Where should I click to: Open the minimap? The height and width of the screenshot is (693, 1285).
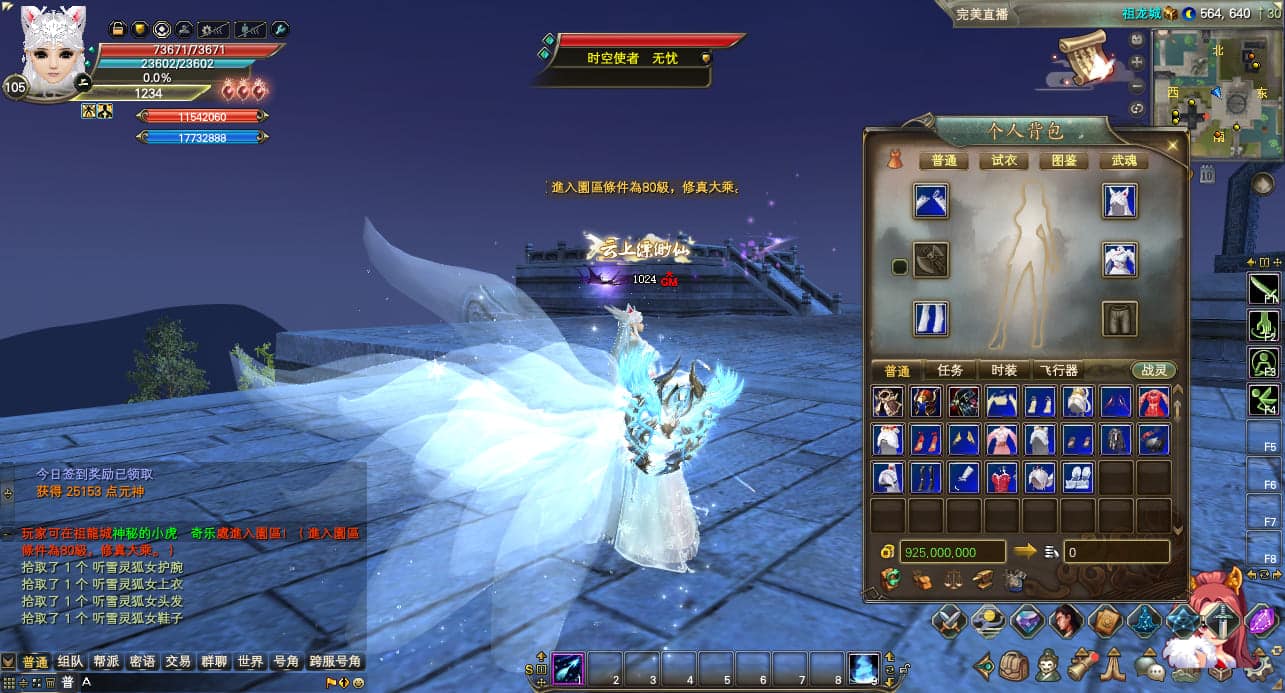[x=1214, y=93]
